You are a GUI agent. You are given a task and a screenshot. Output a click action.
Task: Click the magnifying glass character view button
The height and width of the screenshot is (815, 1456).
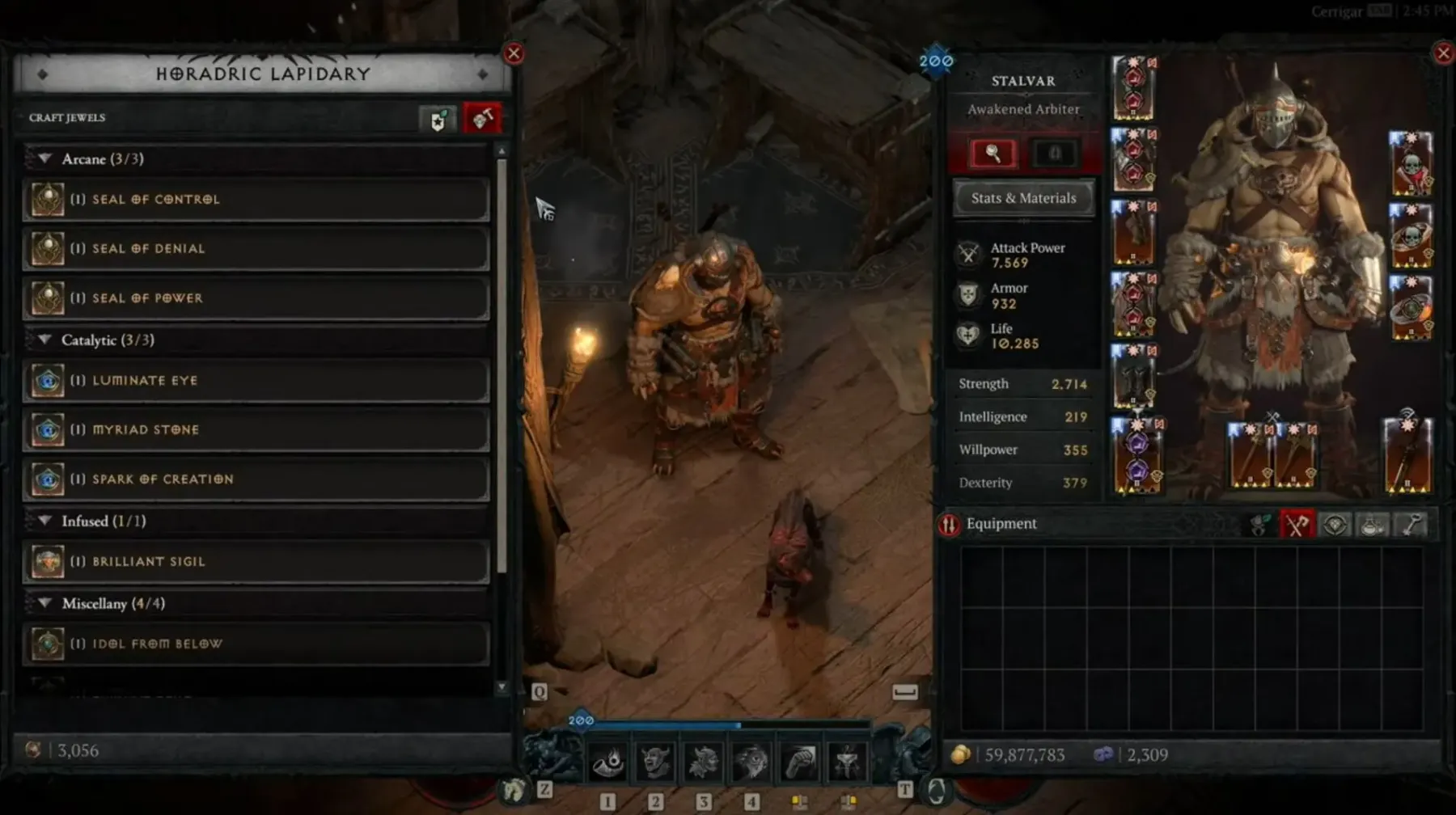993,154
